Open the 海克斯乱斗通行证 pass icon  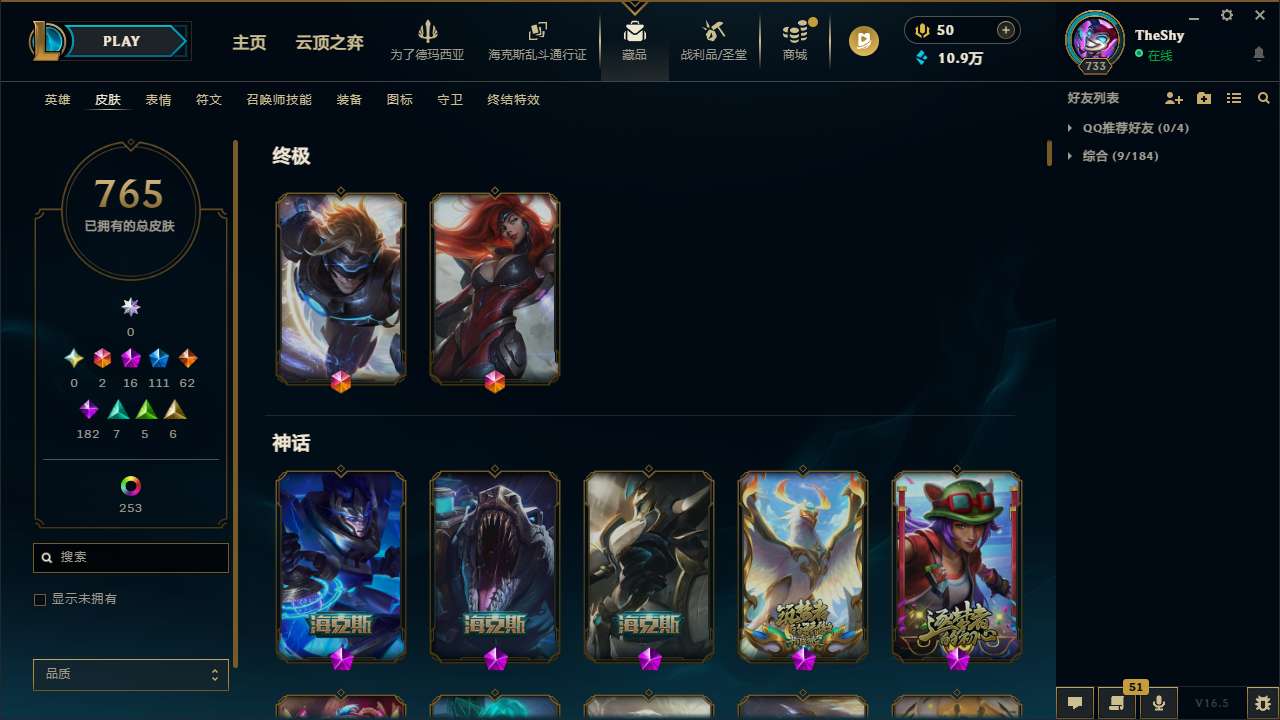537,40
